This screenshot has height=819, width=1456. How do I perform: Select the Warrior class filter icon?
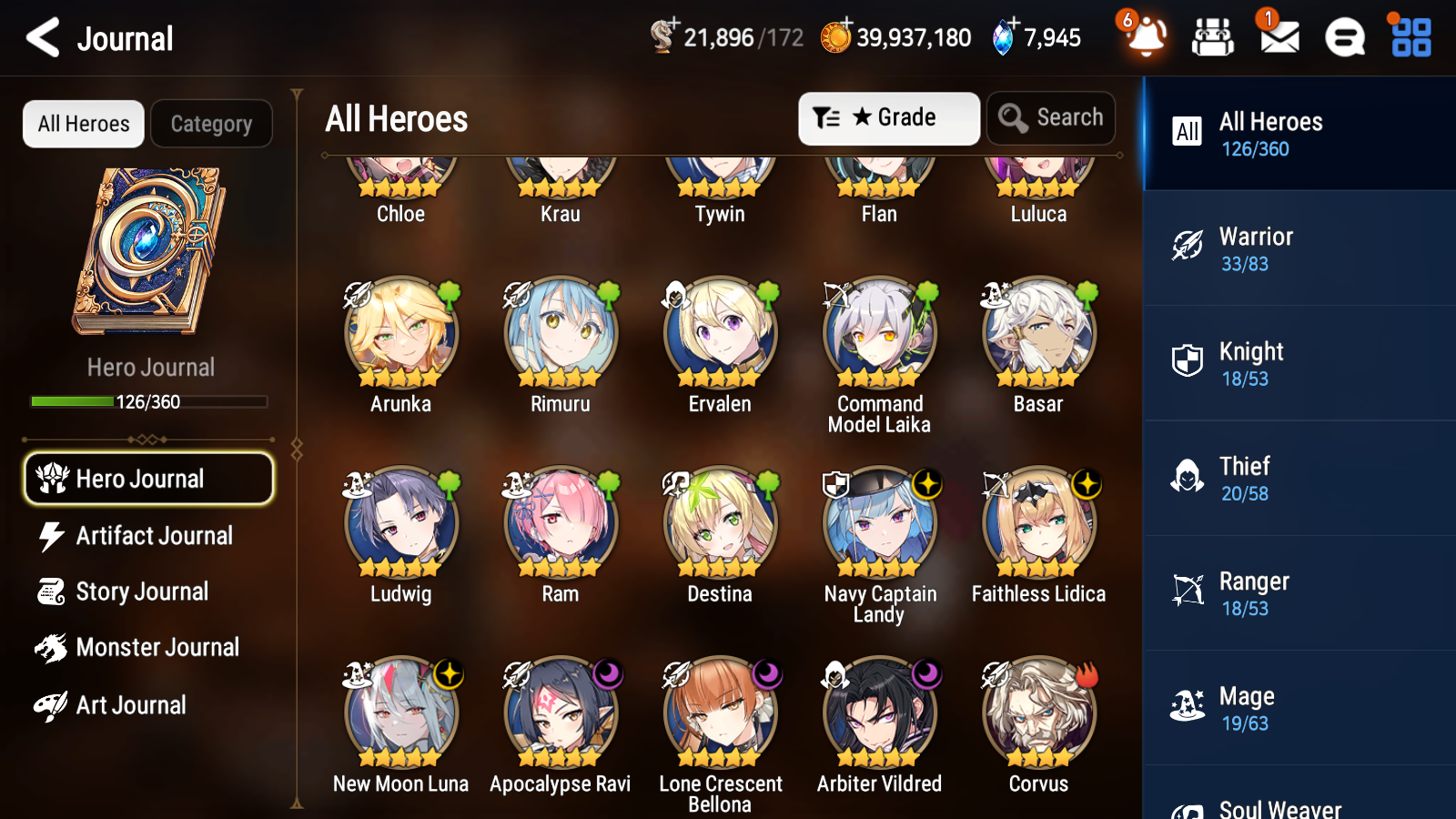pyautogui.click(x=1187, y=246)
